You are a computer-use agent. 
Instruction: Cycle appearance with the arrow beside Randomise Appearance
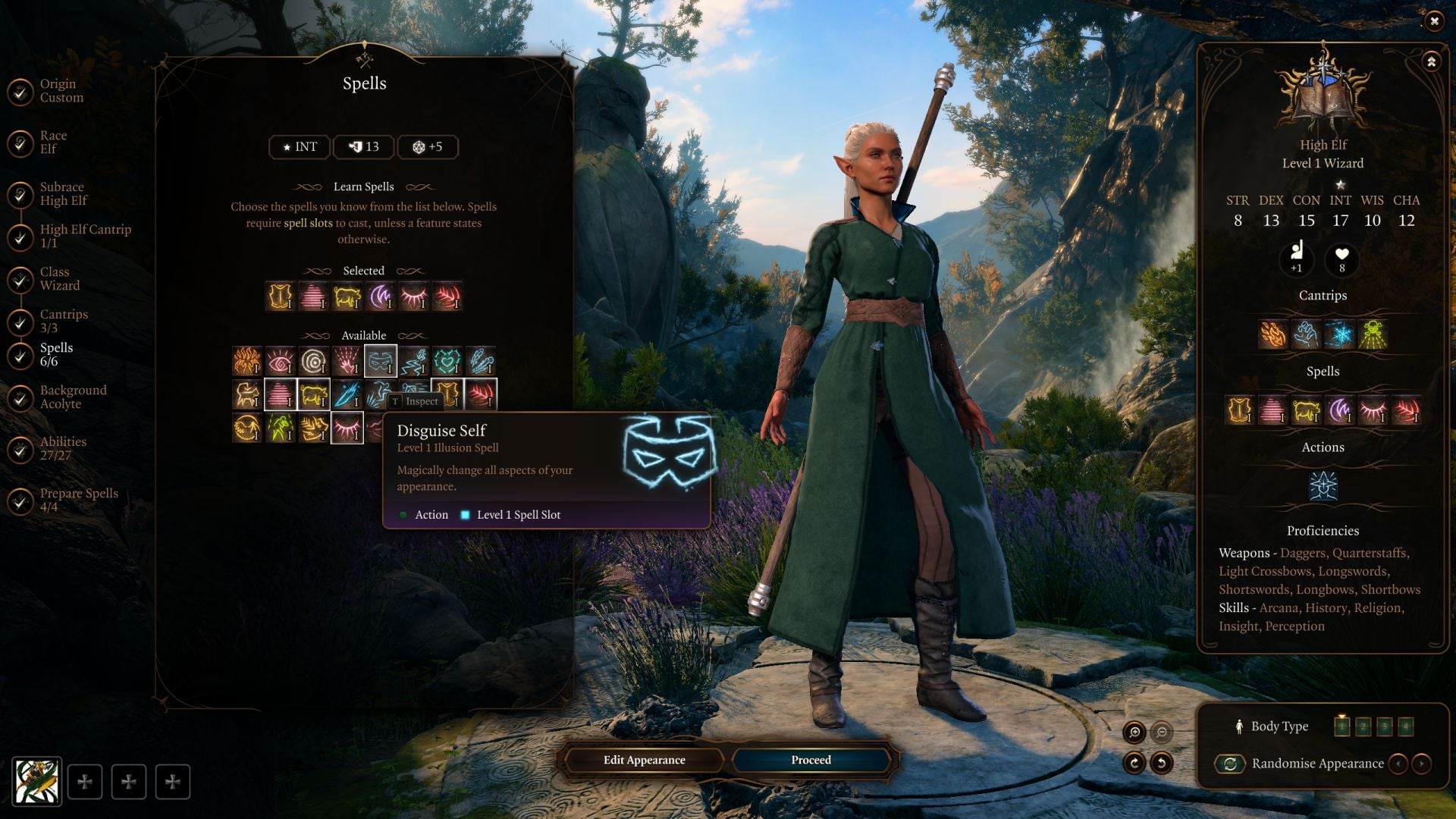click(1422, 764)
